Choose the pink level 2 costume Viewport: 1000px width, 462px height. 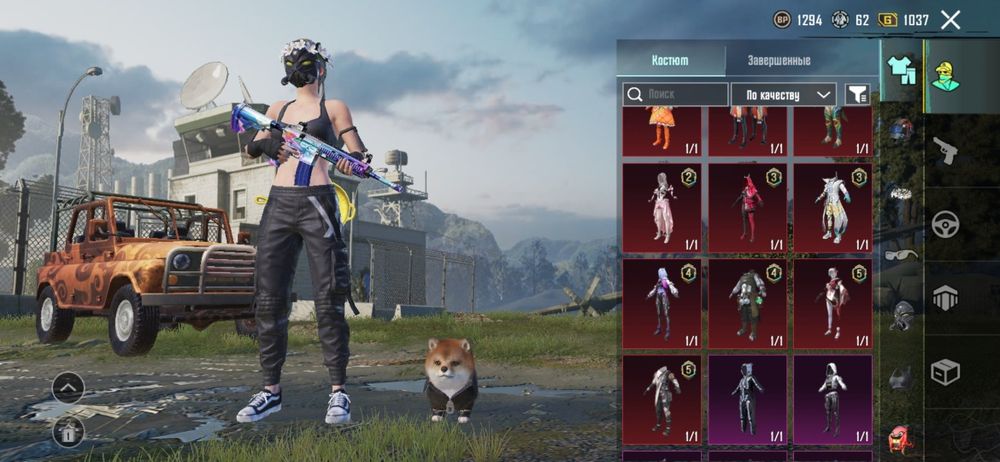[x=662, y=207]
